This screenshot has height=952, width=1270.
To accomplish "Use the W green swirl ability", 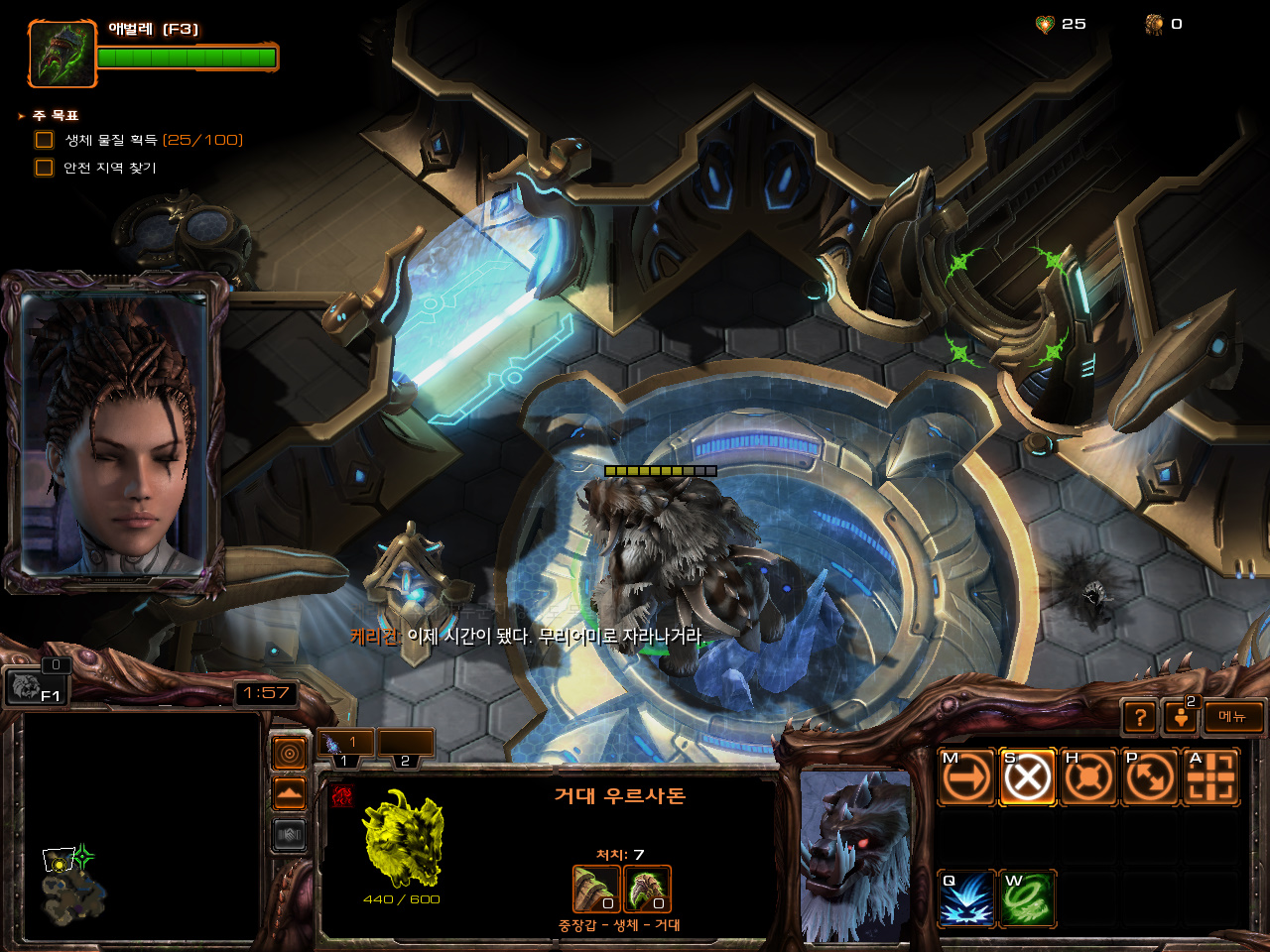I will tap(1027, 898).
